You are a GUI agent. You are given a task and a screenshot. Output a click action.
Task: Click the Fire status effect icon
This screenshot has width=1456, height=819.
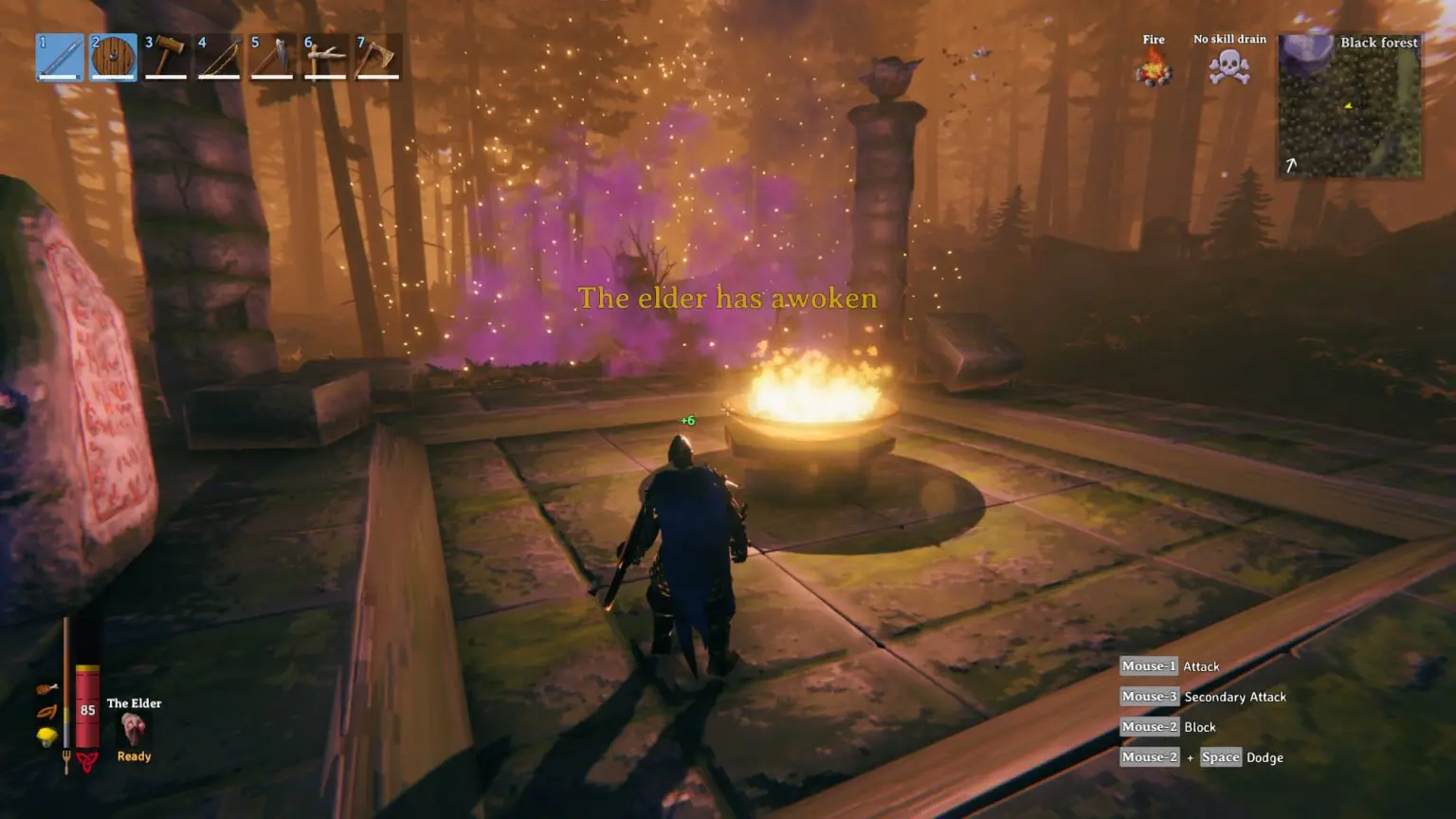[1153, 68]
